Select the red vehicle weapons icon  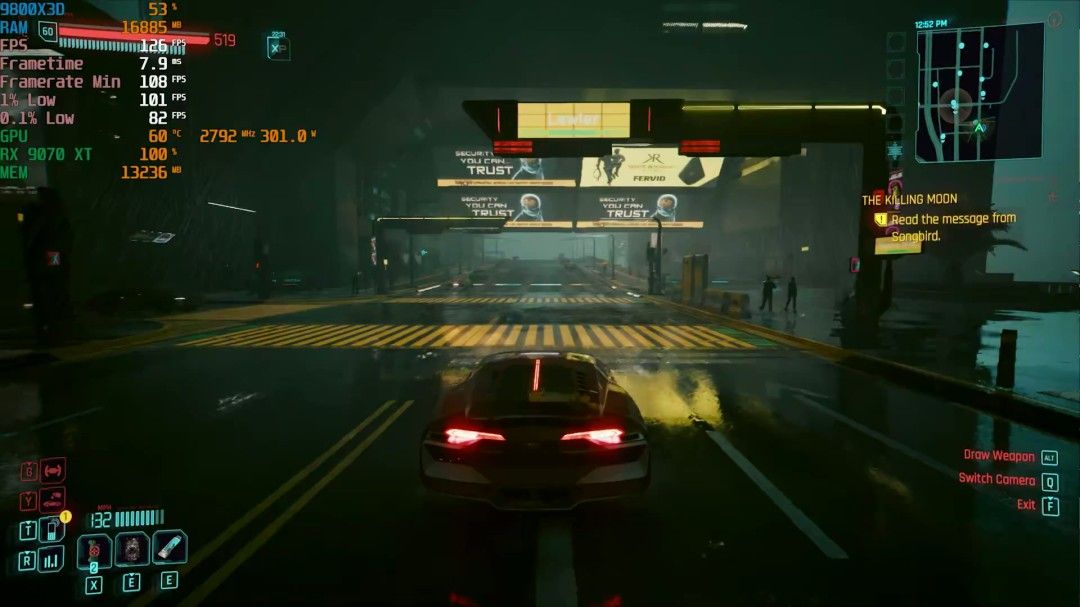pos(52,470)
